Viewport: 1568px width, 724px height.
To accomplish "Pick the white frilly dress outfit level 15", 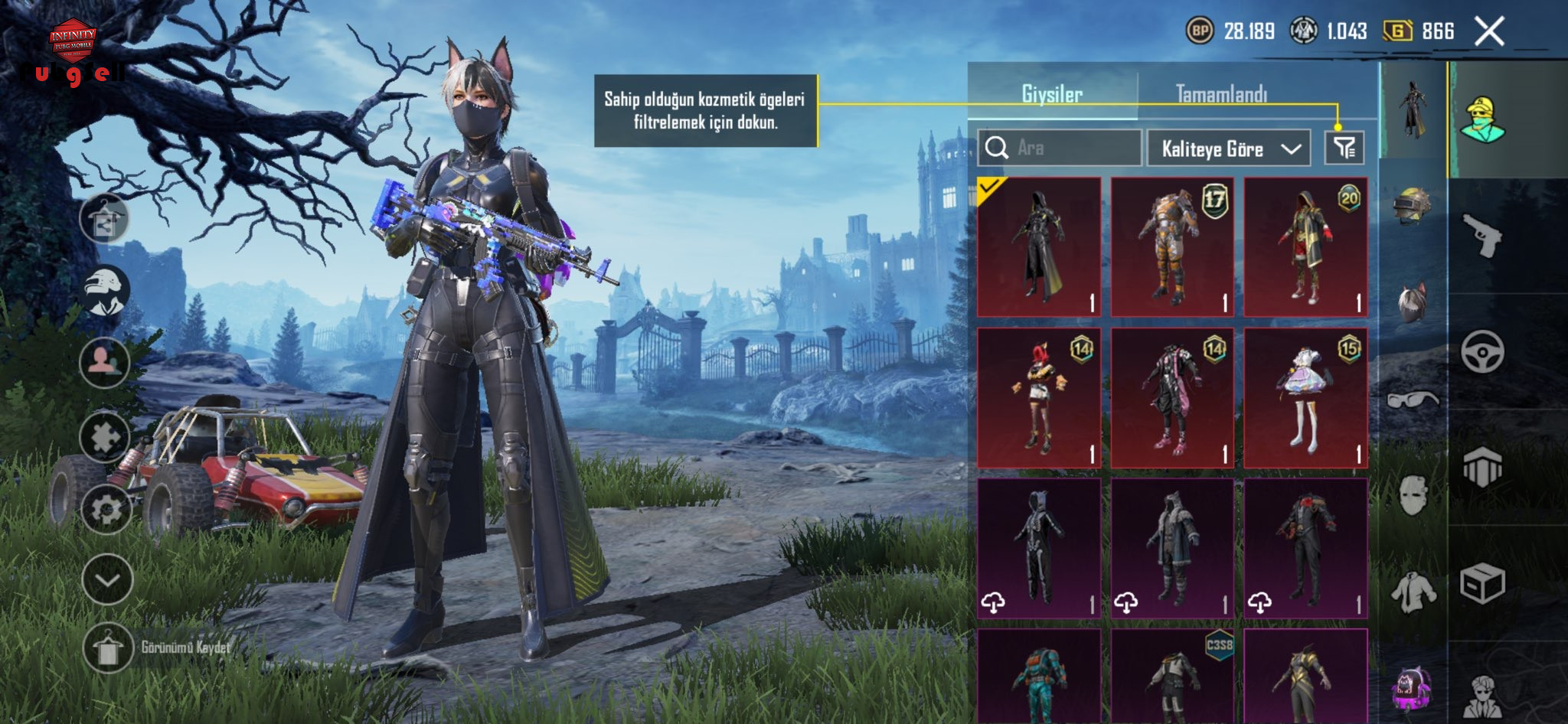I will click(1305, 397).
